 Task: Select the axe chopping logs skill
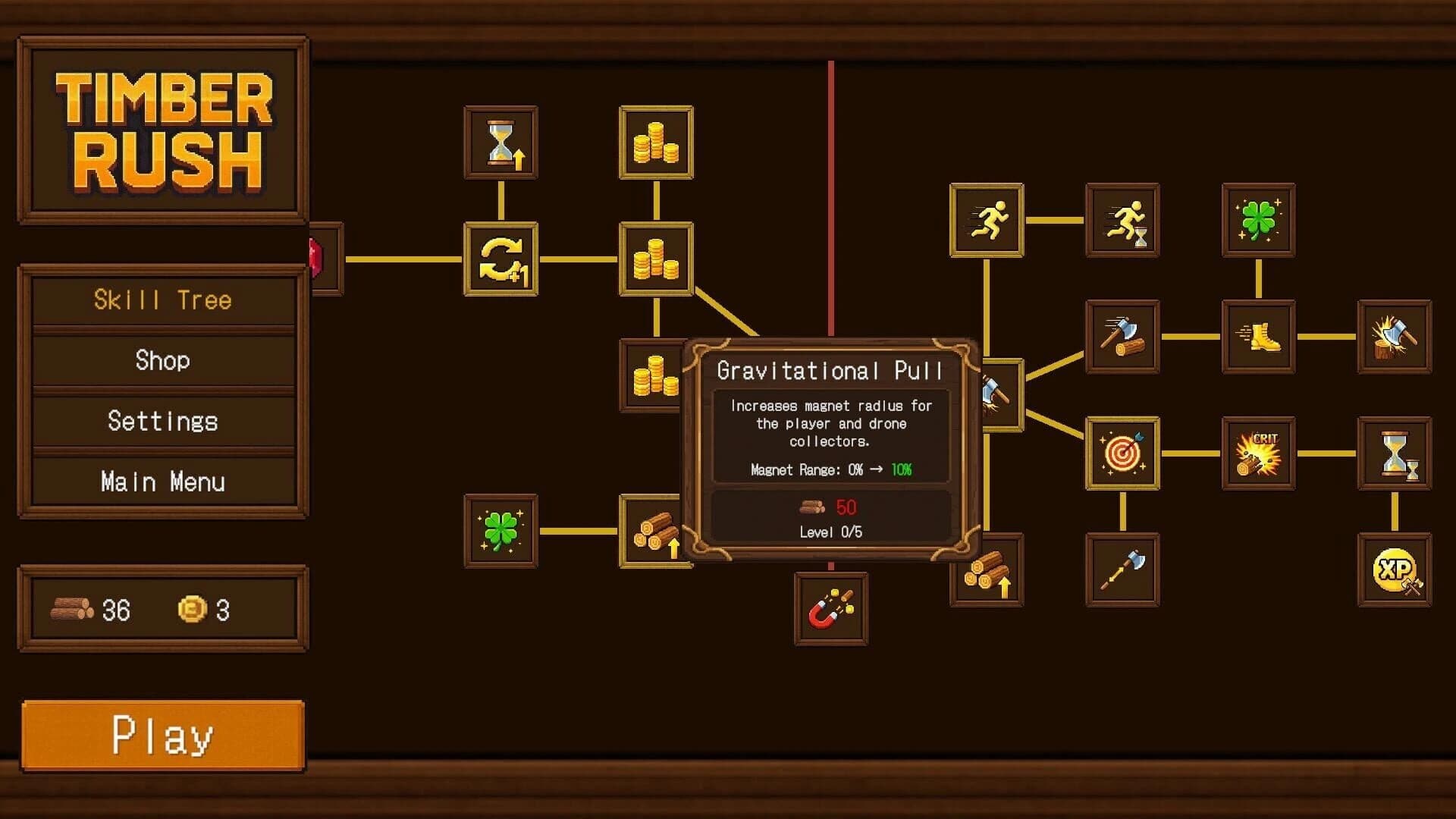[x=1122, y=337]
